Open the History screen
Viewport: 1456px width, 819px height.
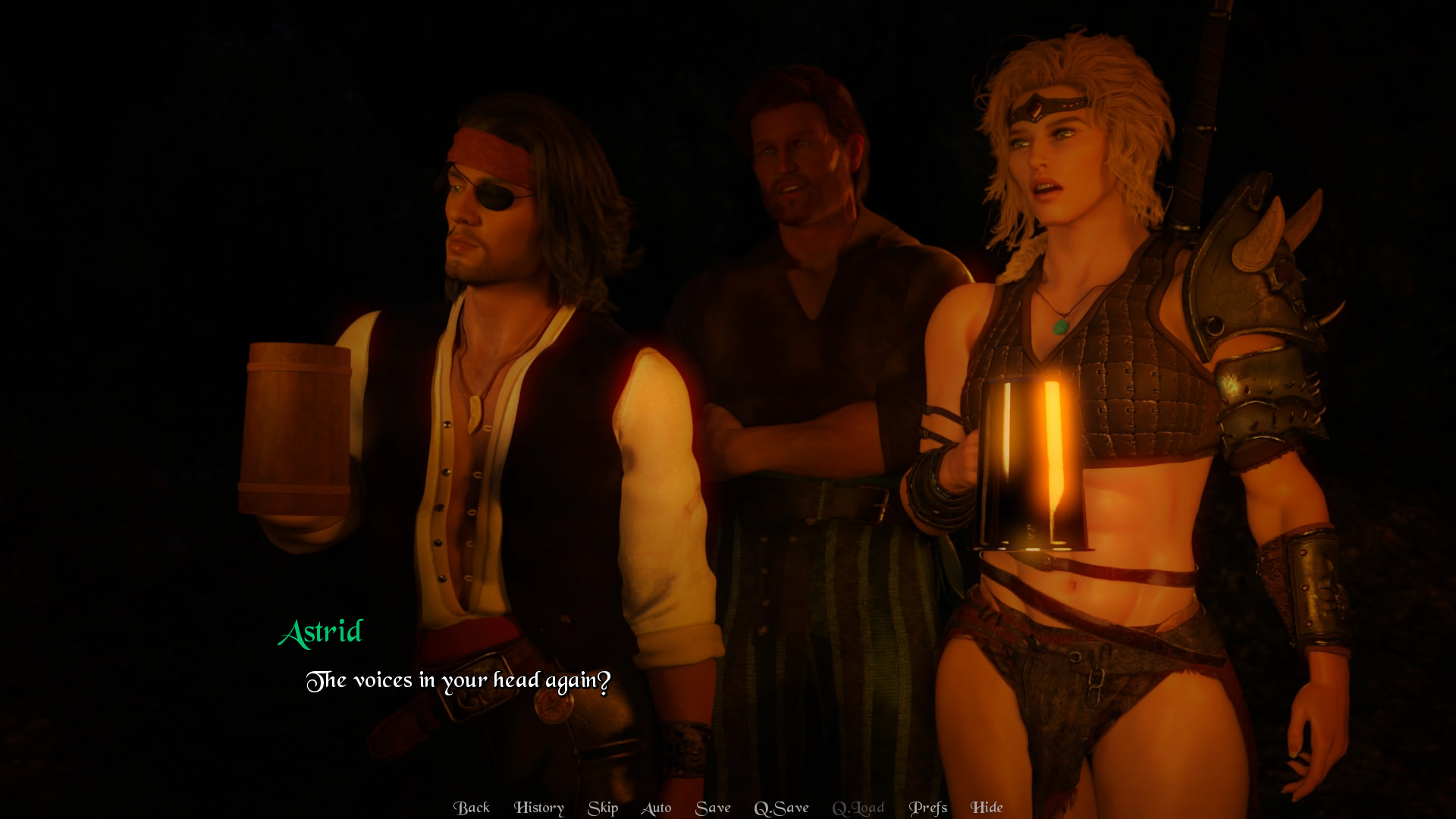(539, 808)
